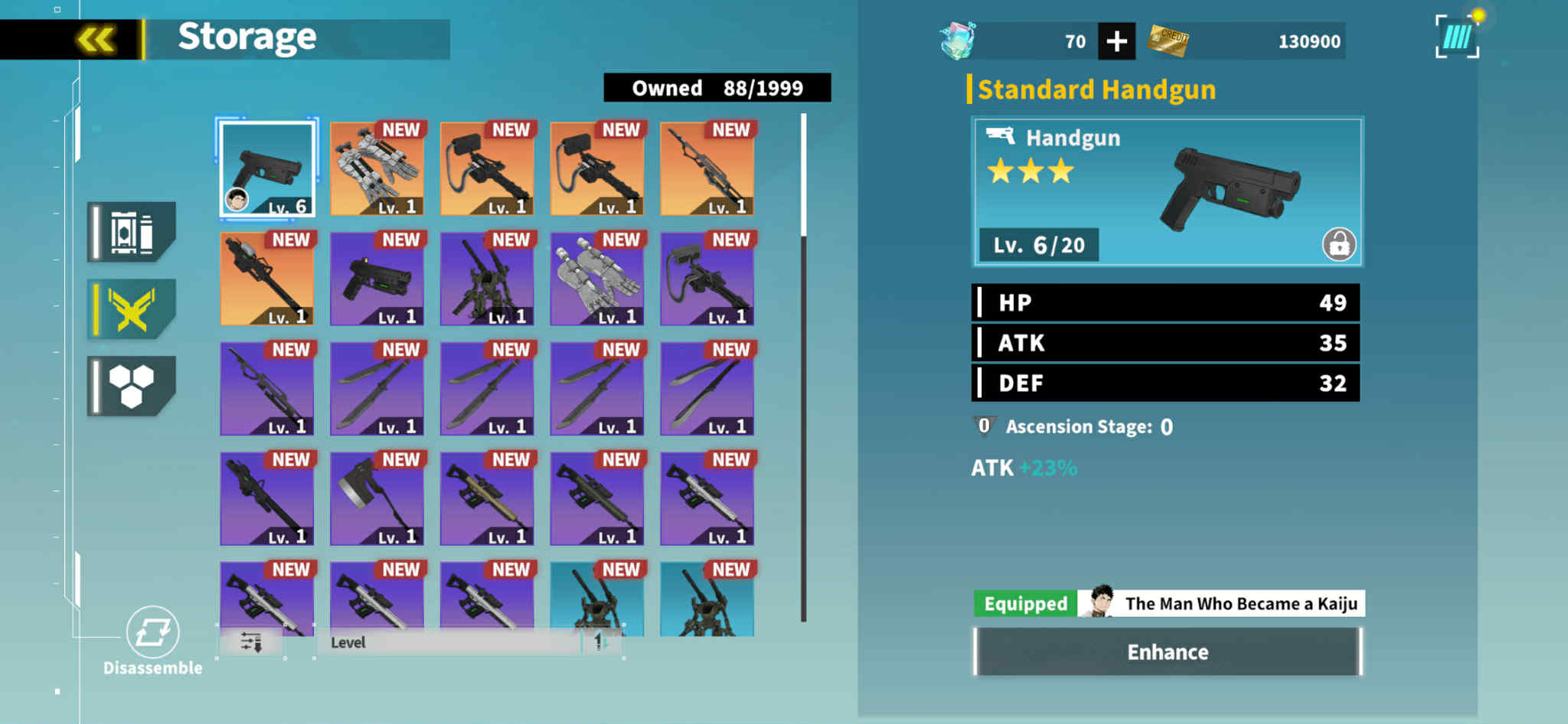Choose the purple-tier handgun slot
This screenshot has width=1568, height=724.
point(377,279)
